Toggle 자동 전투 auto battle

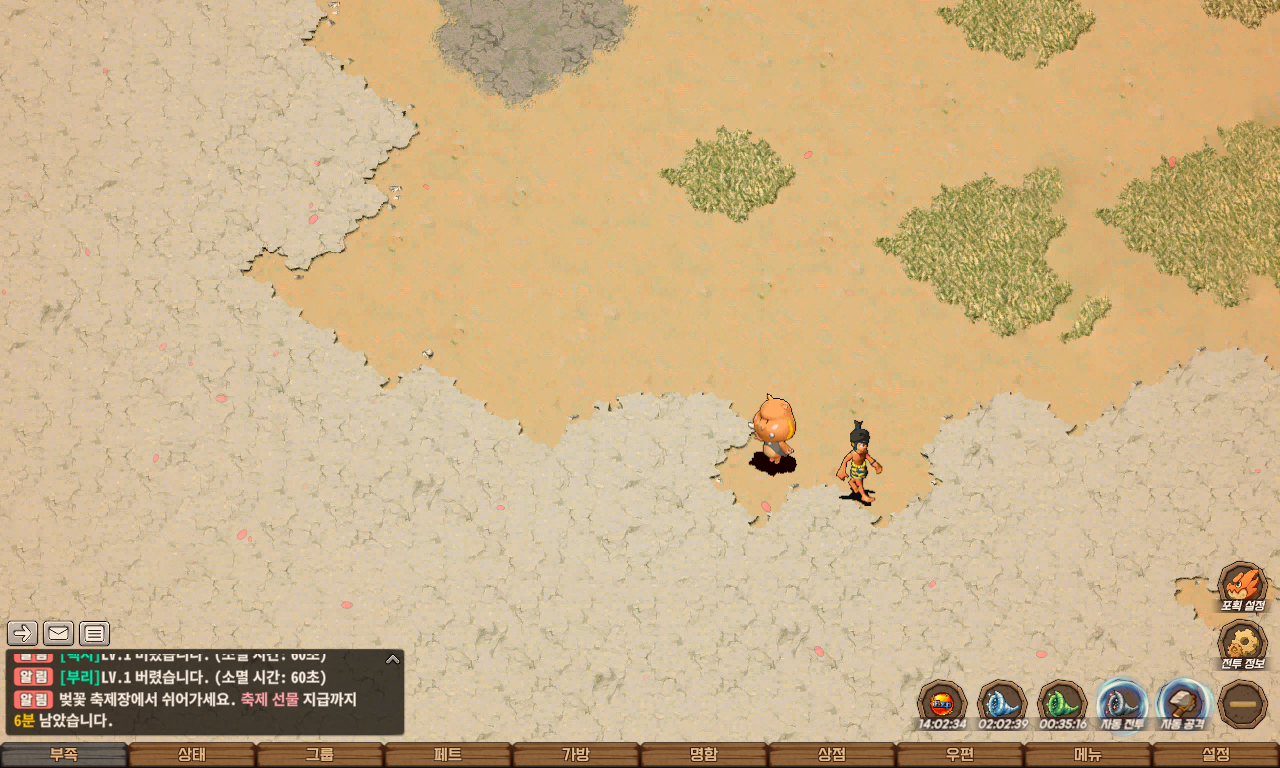(x=1121, y=703)
